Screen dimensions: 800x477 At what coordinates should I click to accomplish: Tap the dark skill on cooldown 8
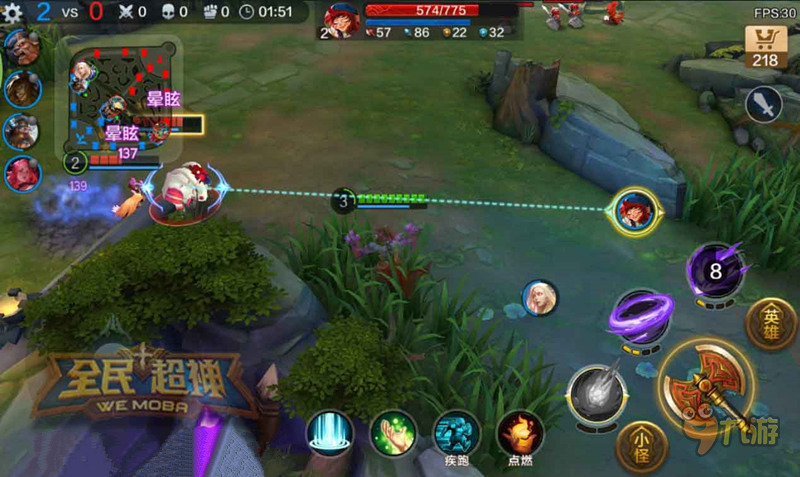[x=715, y=271]
